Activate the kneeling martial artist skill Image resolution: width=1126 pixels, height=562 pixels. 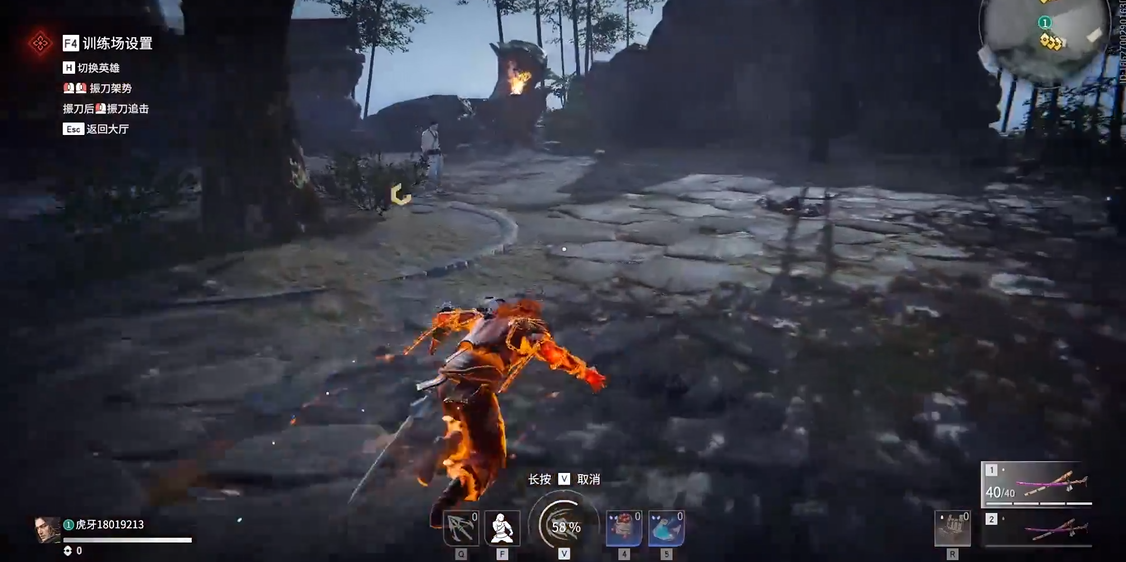click(x=502, y=528)
